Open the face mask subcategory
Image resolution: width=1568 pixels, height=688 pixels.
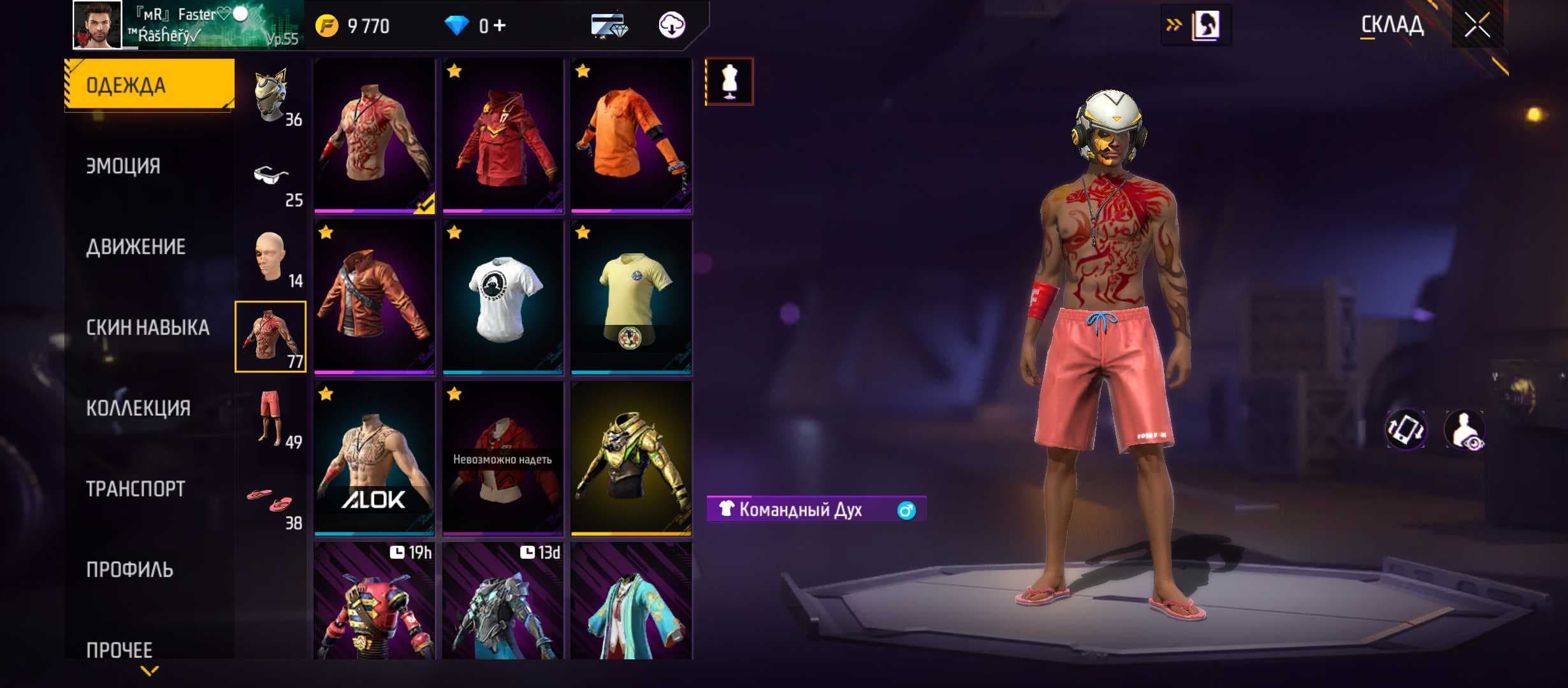click(x=271, y=257)
